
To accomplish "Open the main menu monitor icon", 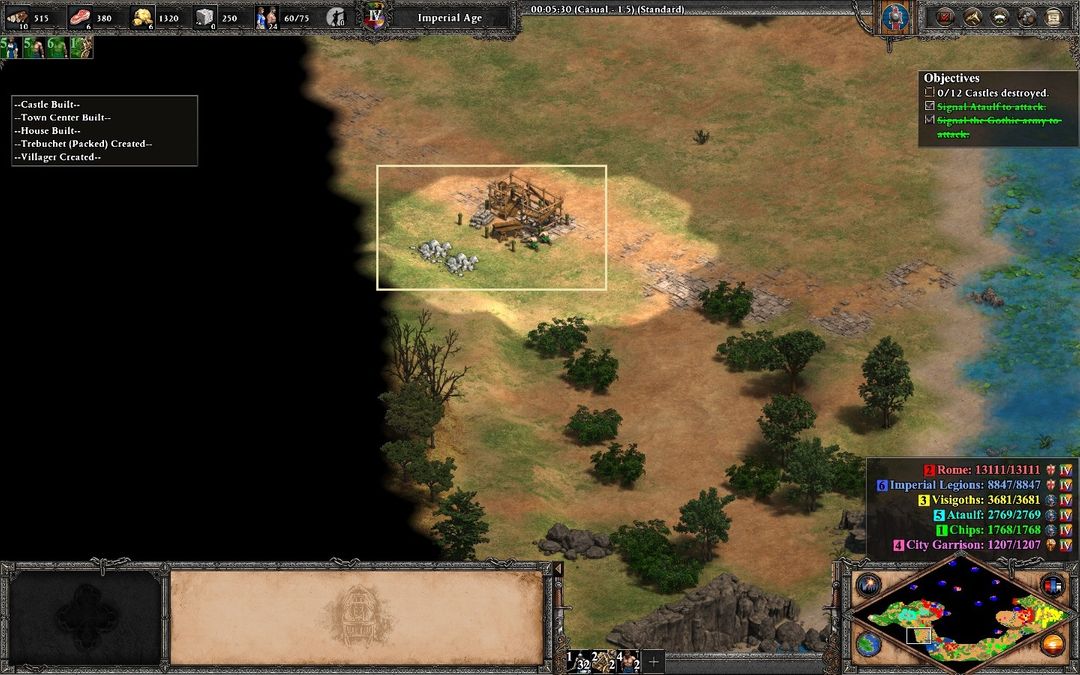I will pos(1053,17).
